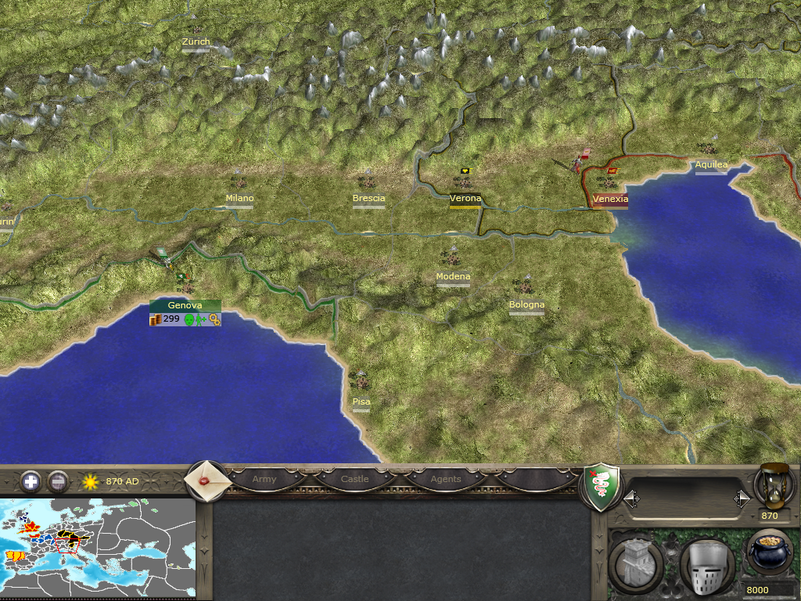Show the Agents tab
This screenshot has width=801, height=601.
click(x=445, y=479)
